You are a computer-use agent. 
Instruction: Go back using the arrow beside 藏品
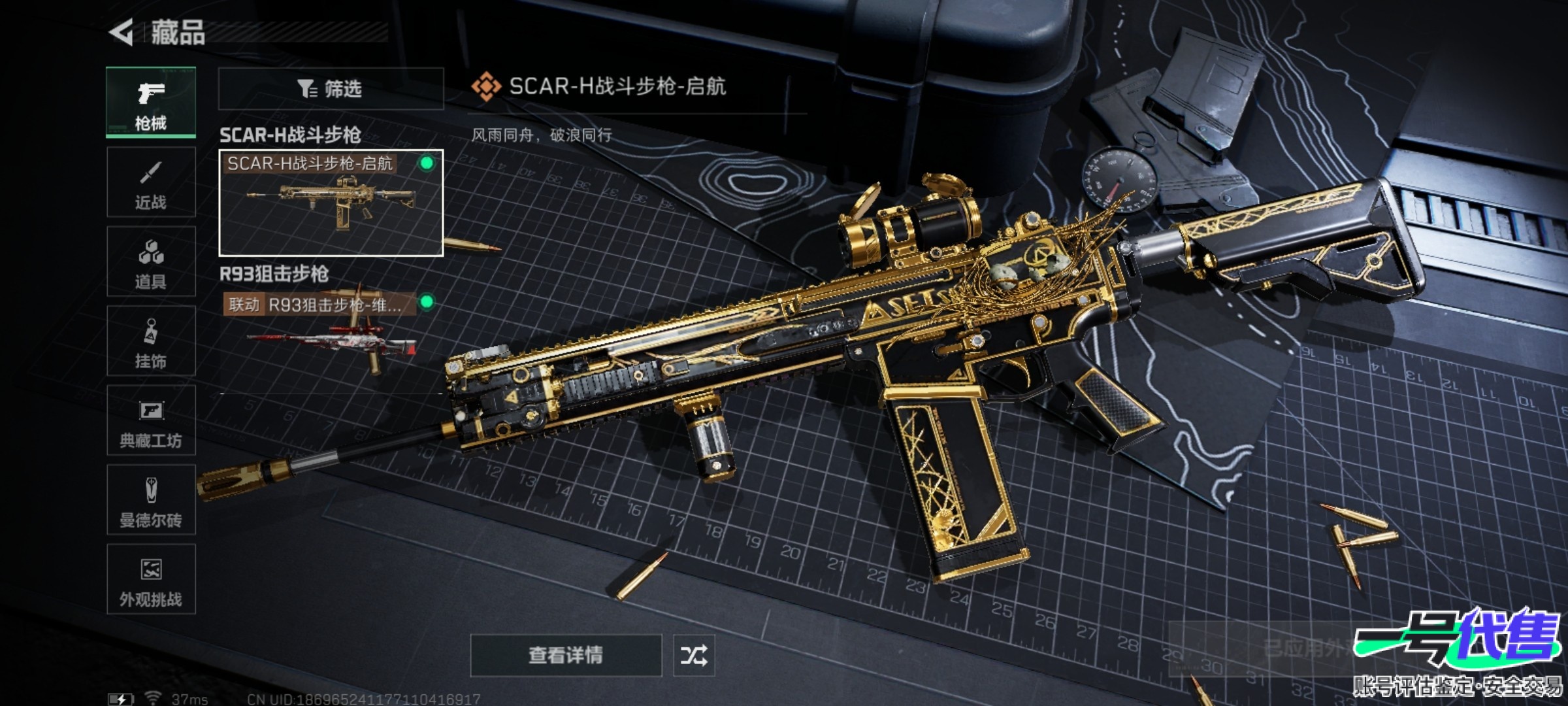122,32
